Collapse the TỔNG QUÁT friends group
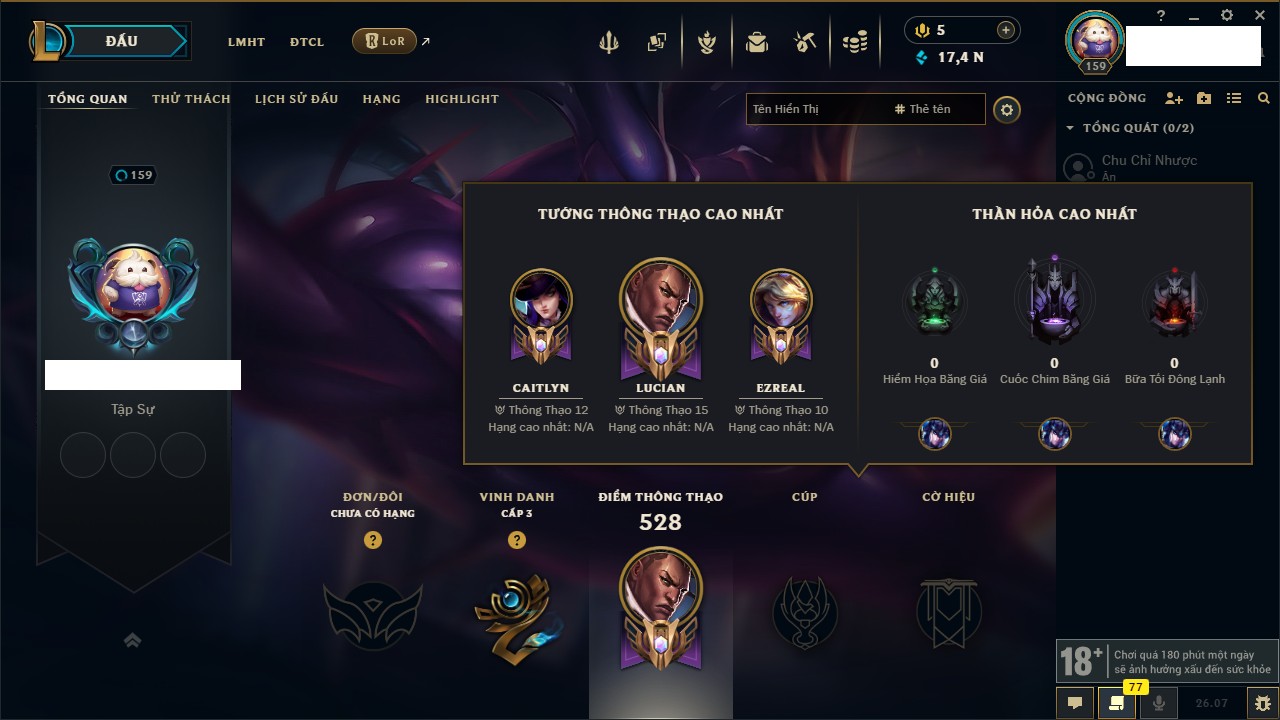 tap(1070, 128)
